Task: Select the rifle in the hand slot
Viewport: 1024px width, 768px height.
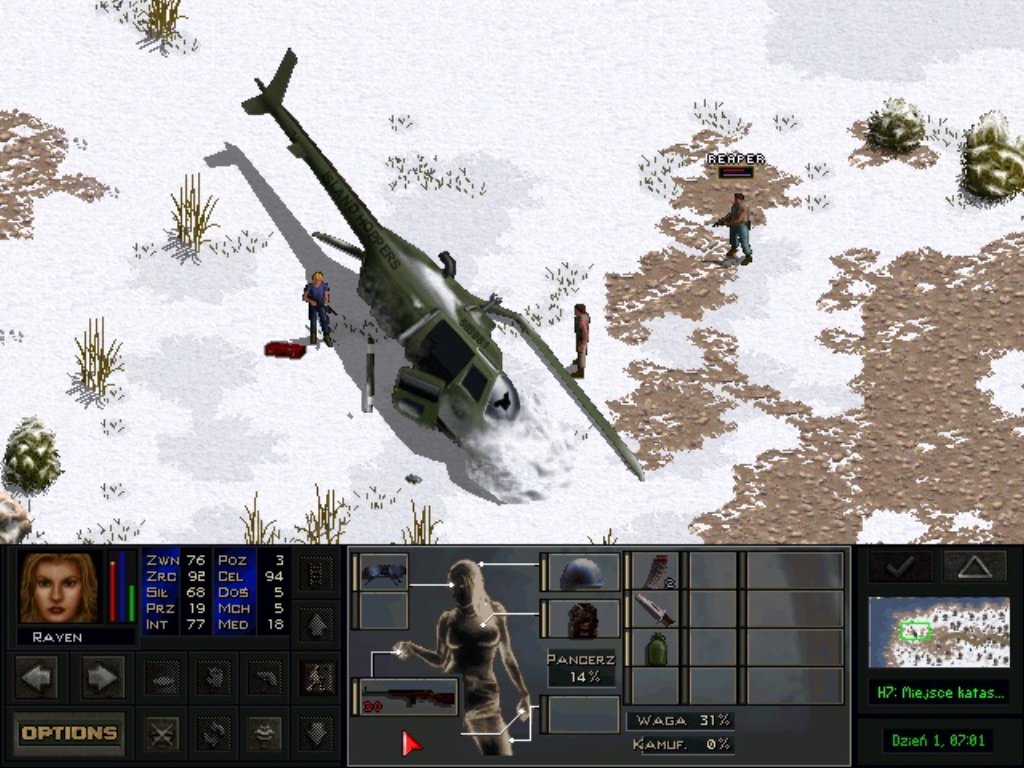Action: 407,697
